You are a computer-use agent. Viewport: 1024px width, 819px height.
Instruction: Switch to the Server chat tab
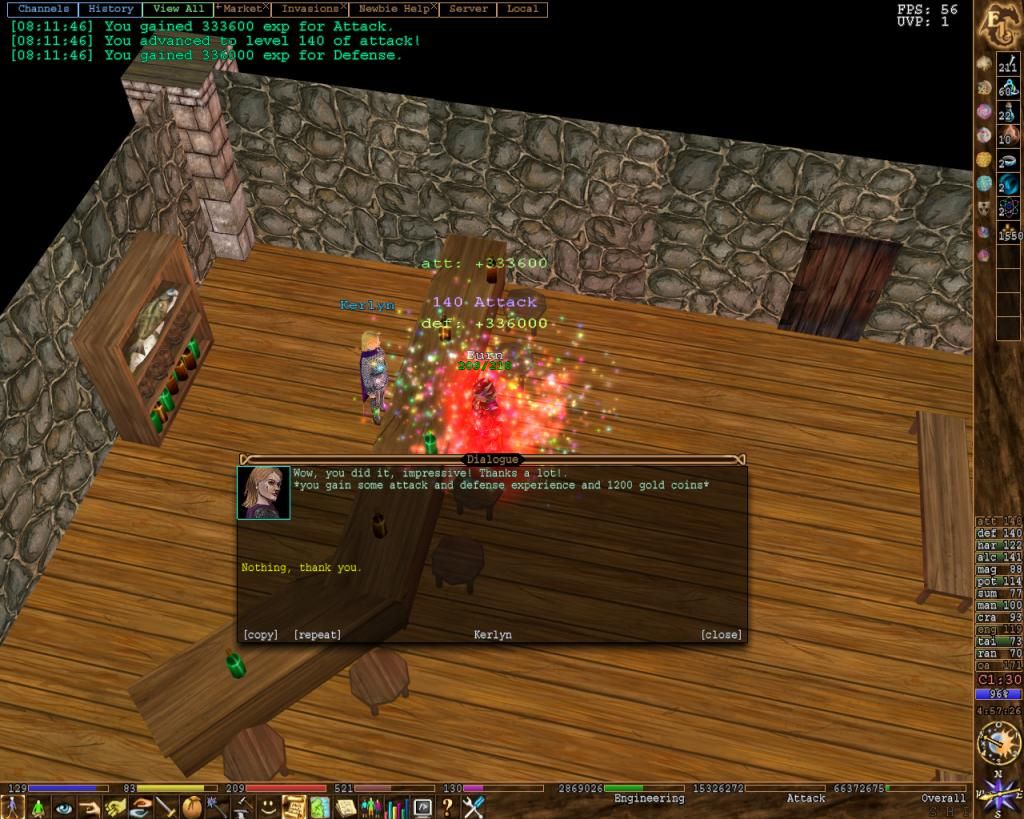click(468, 9)
